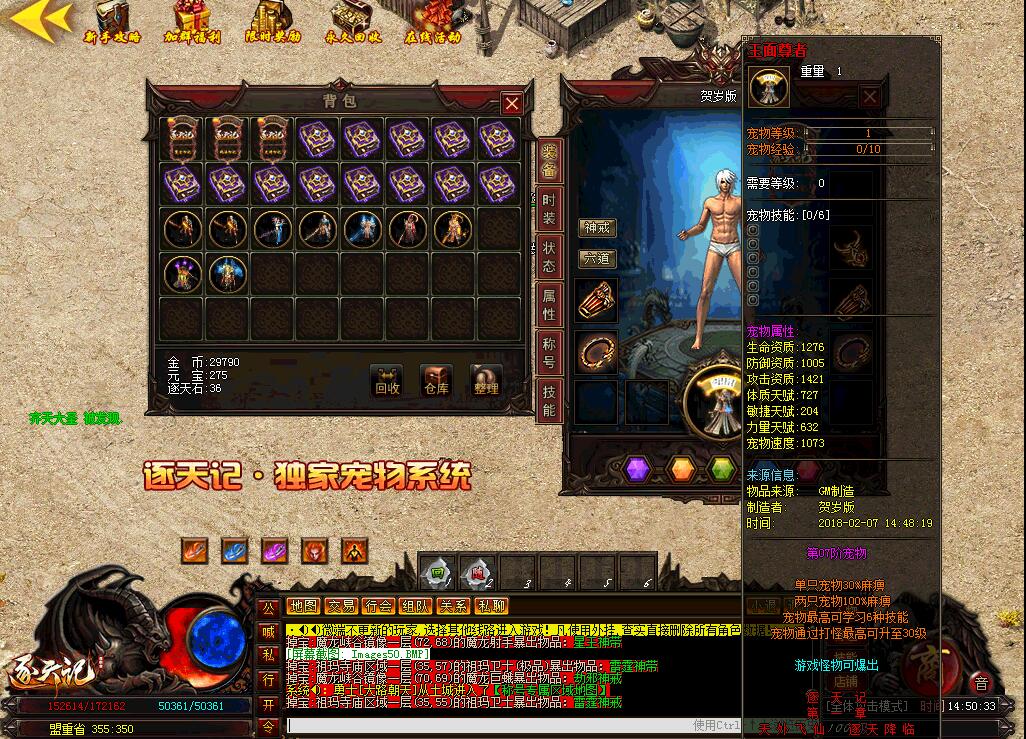
Task: Open the 永久回收 treasure chest icon
Action: [x=353, y=22]
